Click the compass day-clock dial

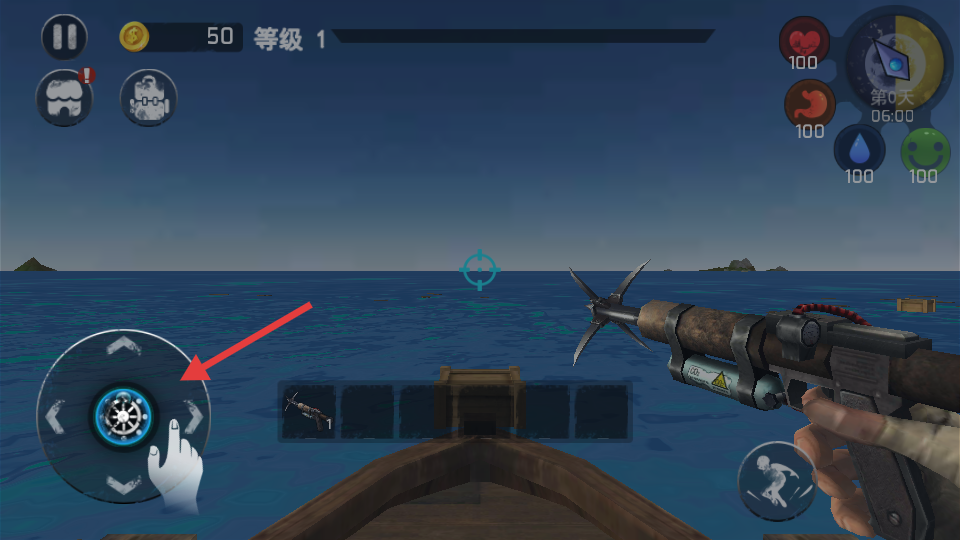[x=893, y=62]
